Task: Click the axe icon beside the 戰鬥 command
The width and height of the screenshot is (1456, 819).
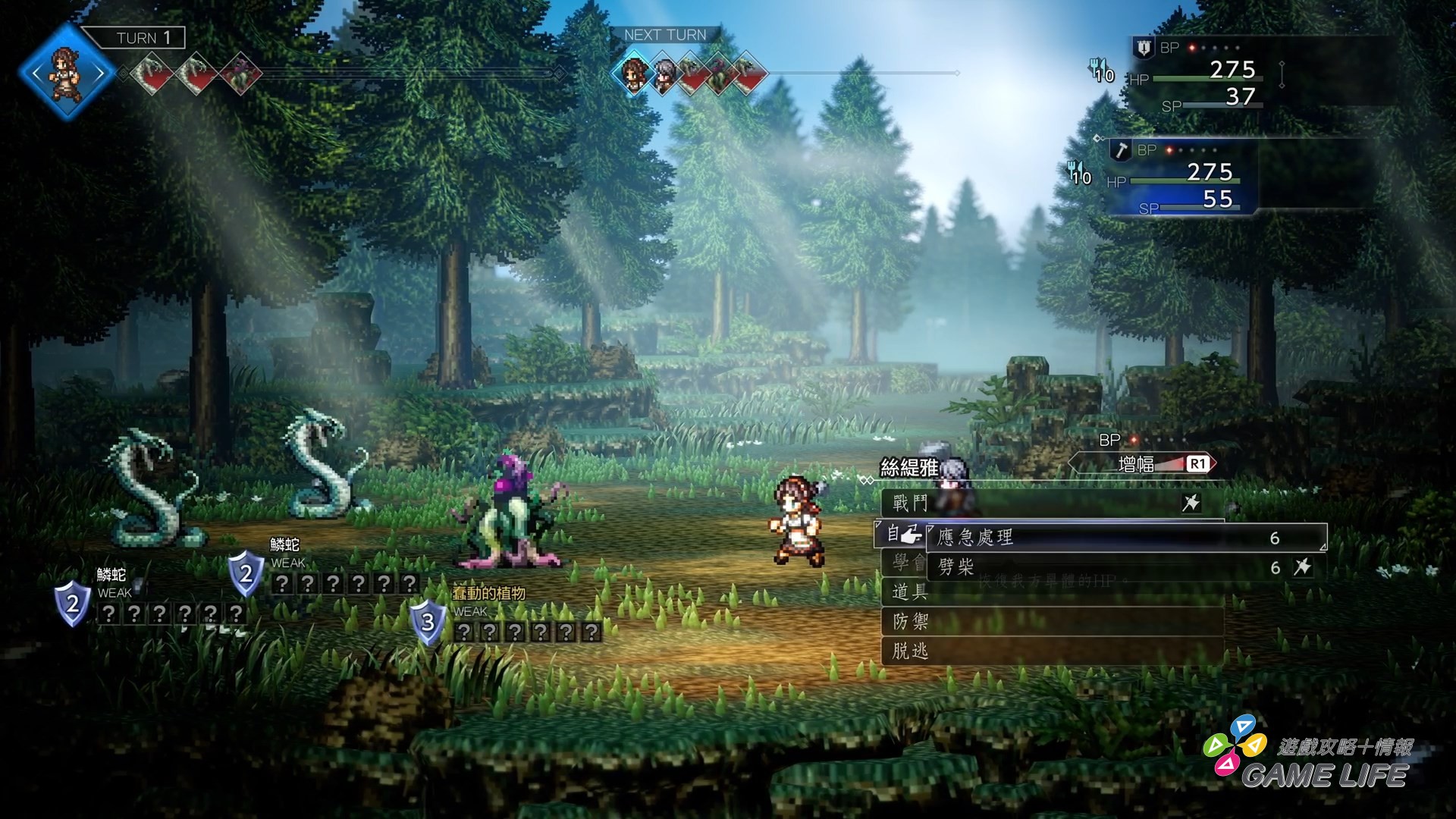Action: click(x=1190, y=504)
